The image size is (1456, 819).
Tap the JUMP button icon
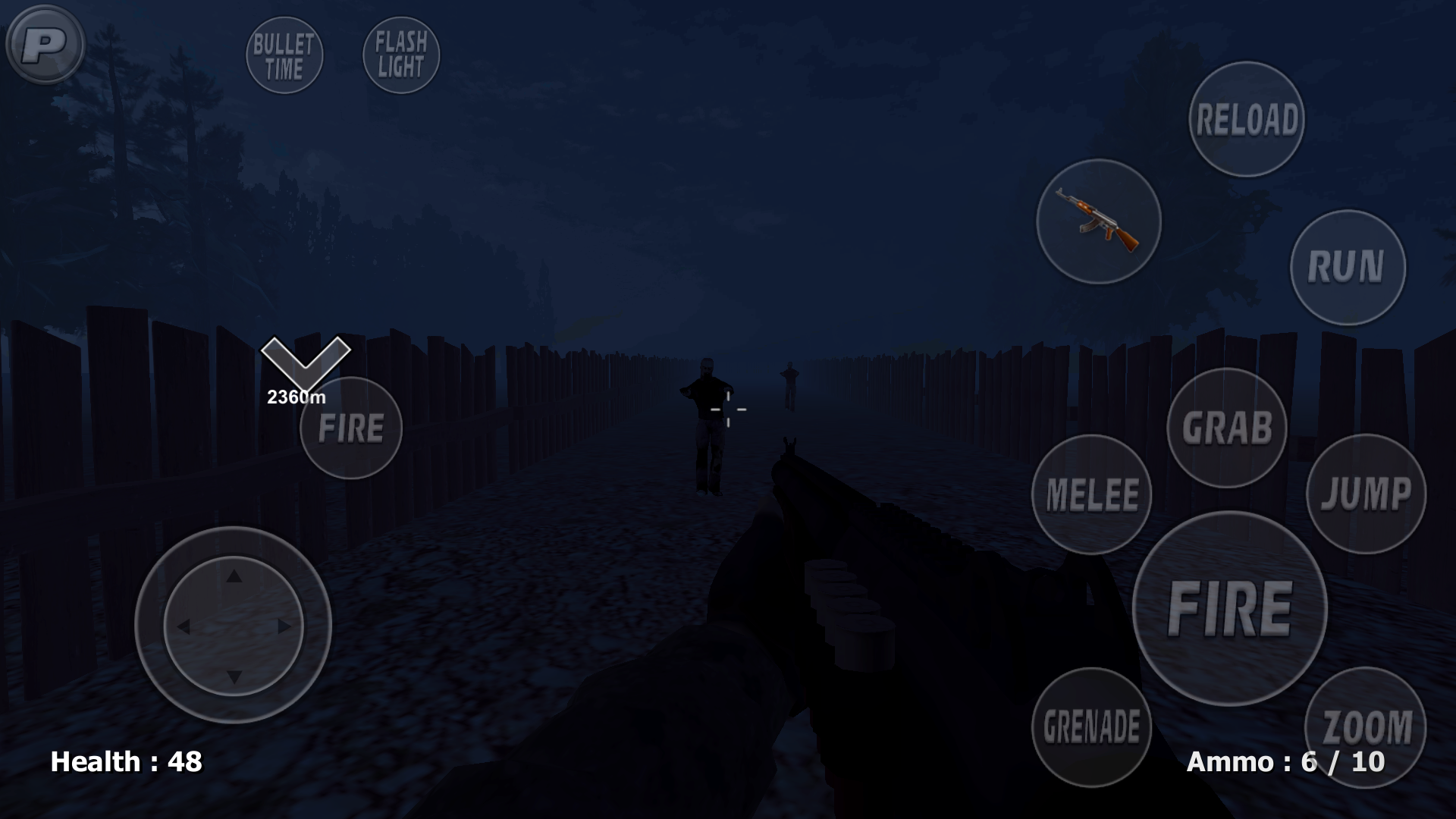1366,494
